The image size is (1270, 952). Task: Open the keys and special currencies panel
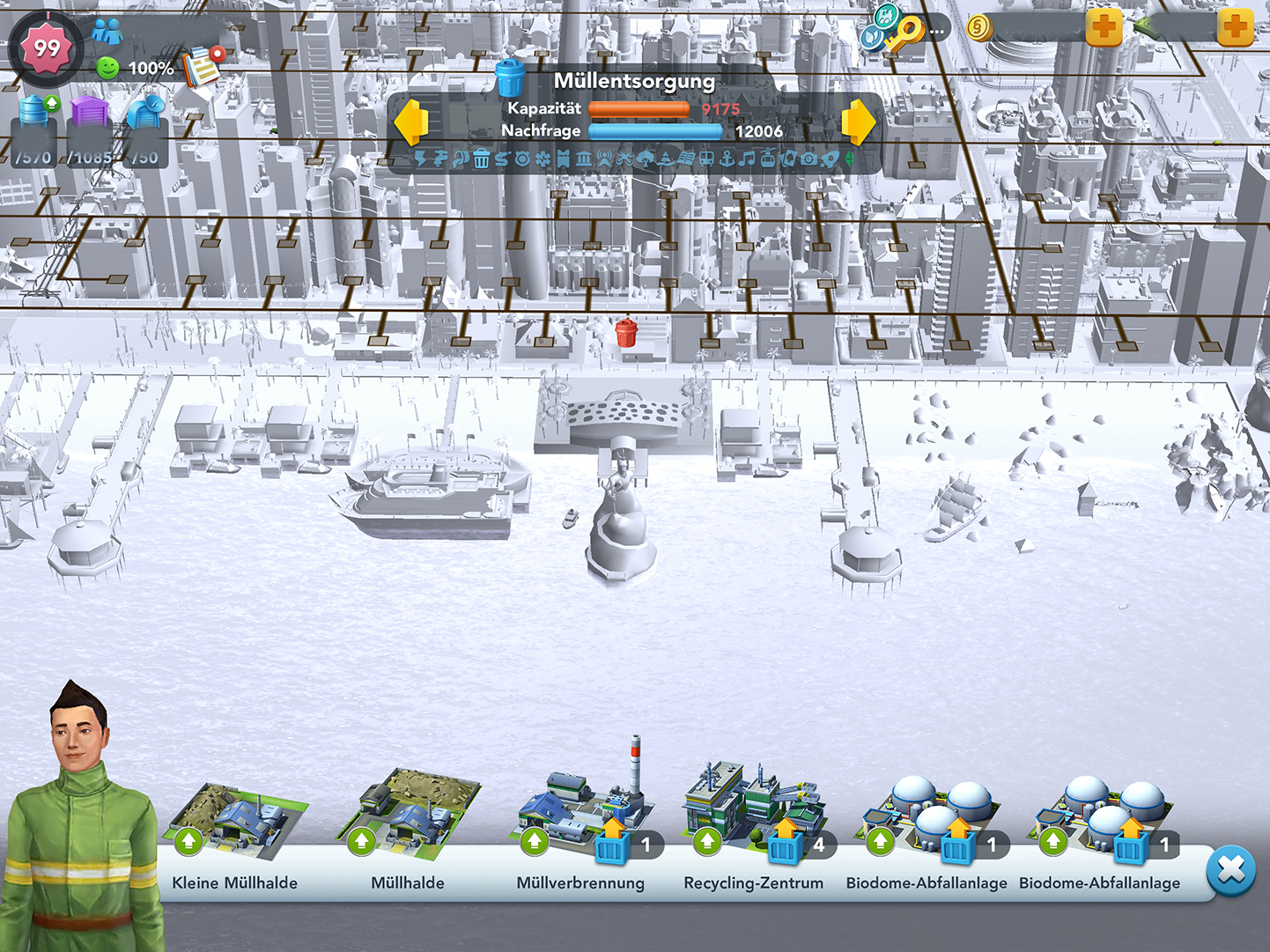click(x=898, y=30)
